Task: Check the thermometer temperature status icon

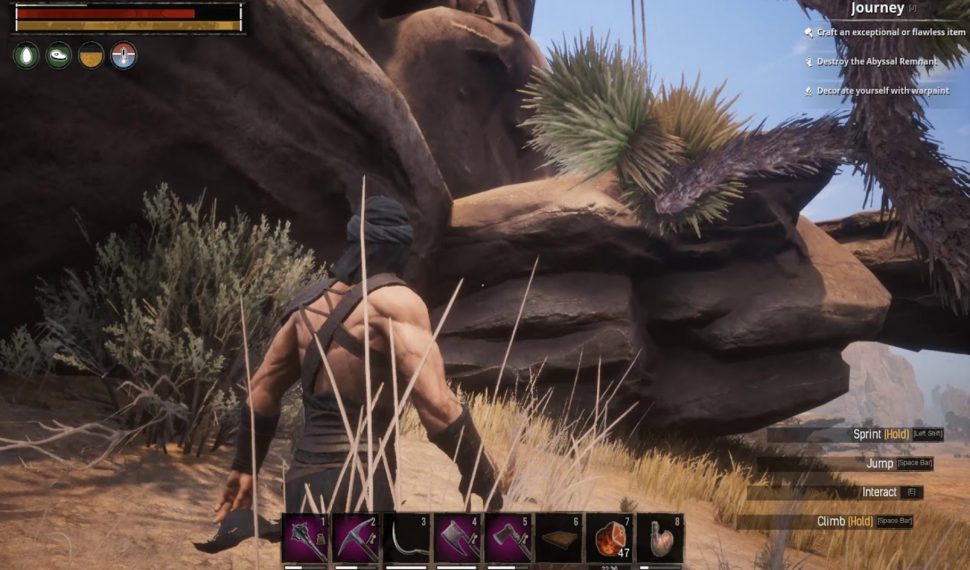Action: [x=123, y=55]
